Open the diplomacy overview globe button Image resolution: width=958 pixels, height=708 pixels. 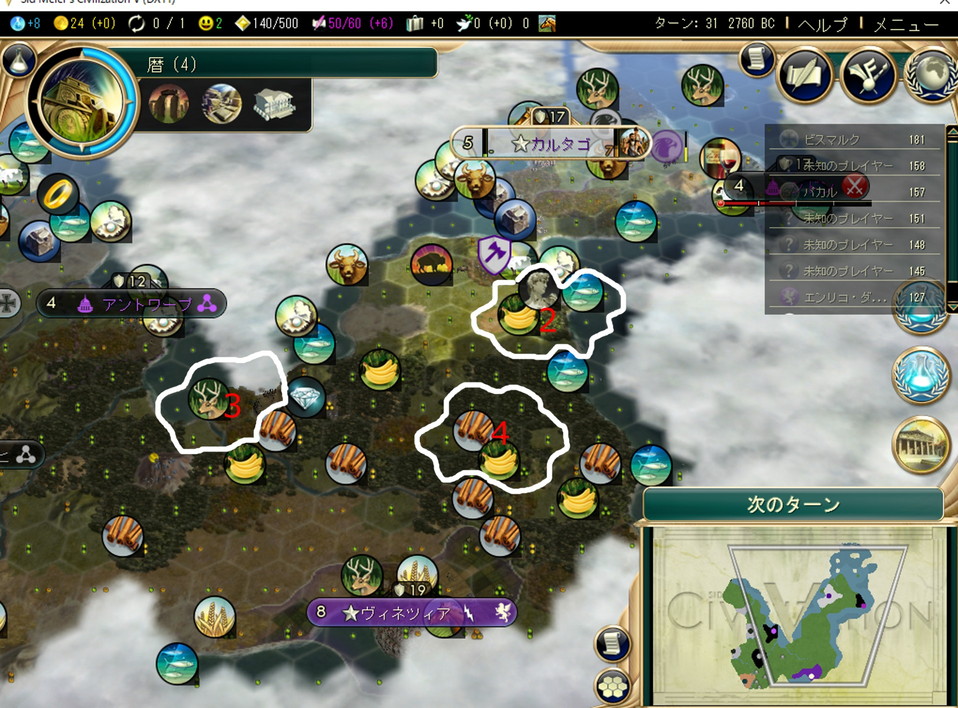[931, 76]
